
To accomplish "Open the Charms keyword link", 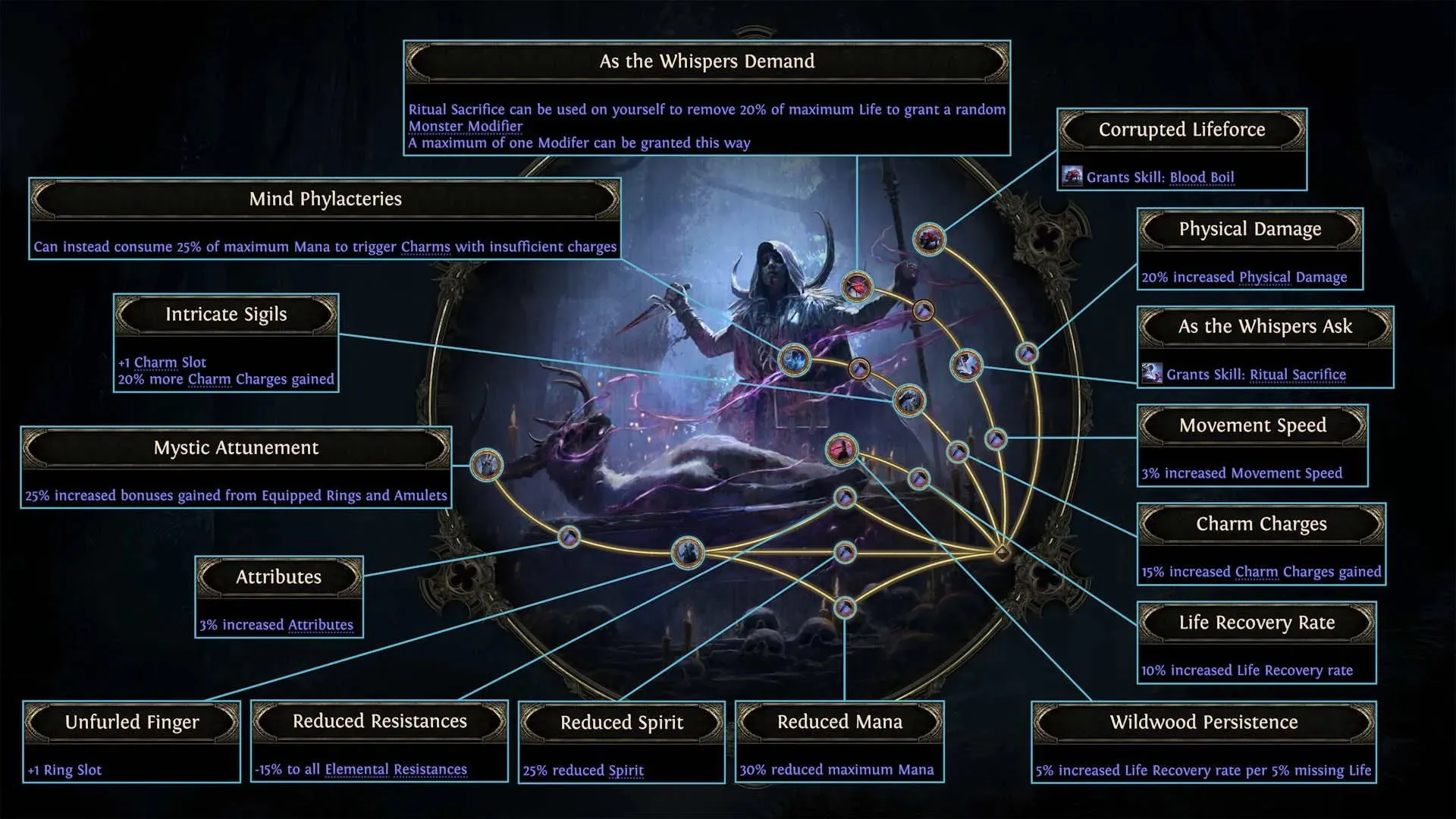I will click(x=425, y=246).
